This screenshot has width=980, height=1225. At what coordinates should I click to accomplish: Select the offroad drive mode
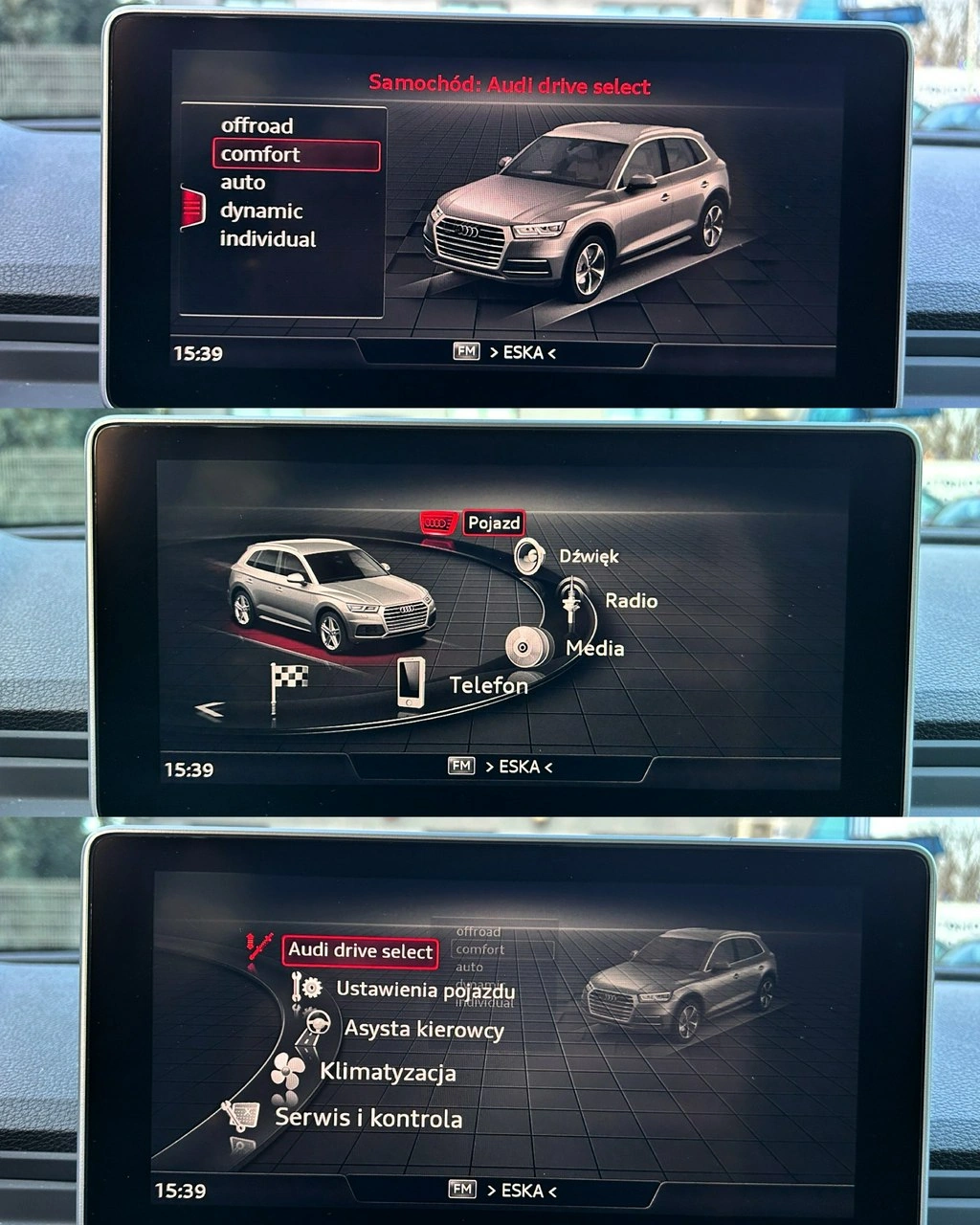tap(256, 125)
